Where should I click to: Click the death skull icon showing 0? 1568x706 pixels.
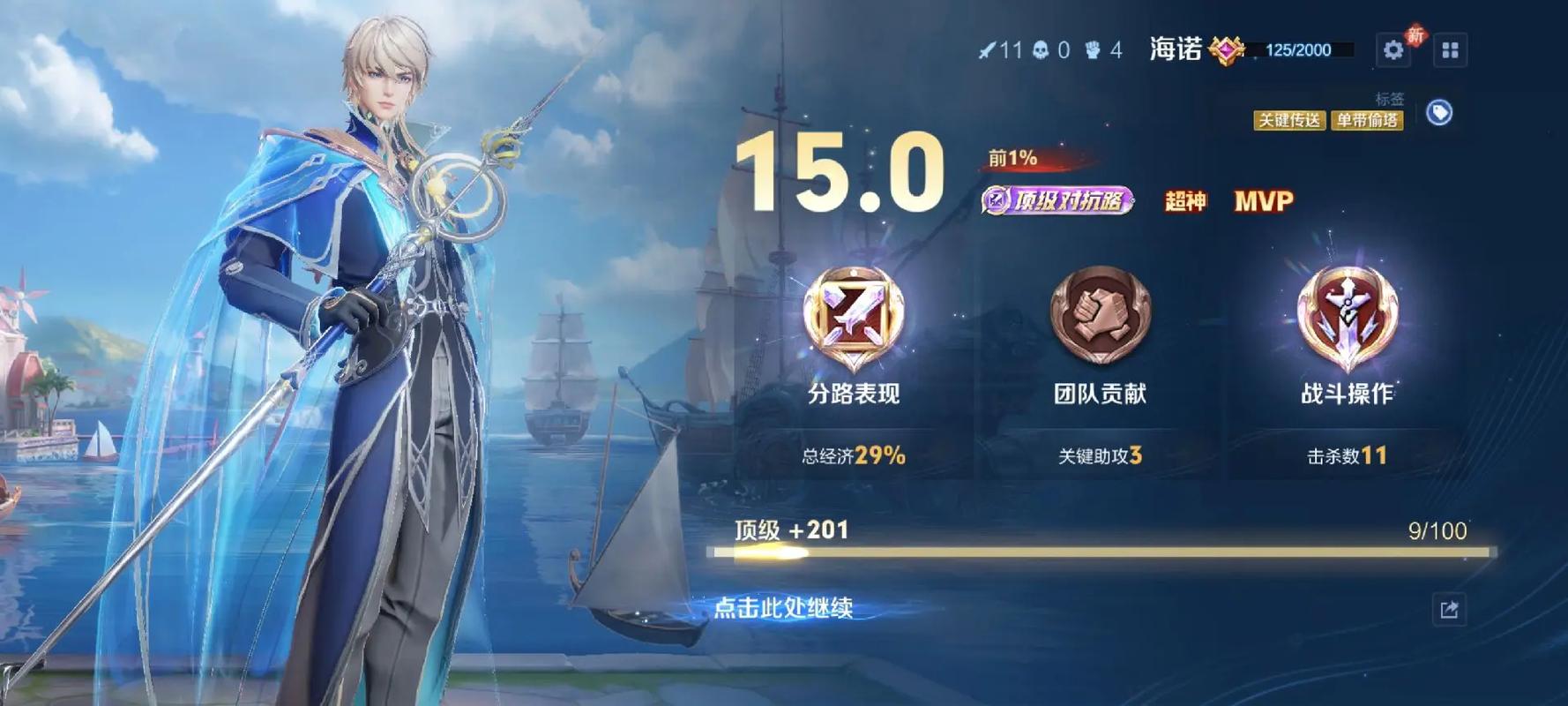click(1041, 51)
